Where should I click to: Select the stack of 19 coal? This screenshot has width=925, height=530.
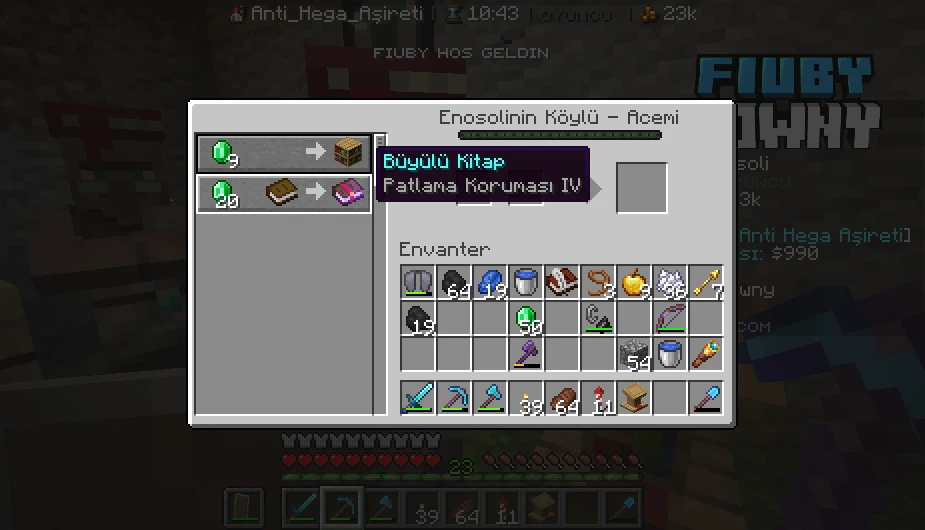417,319
